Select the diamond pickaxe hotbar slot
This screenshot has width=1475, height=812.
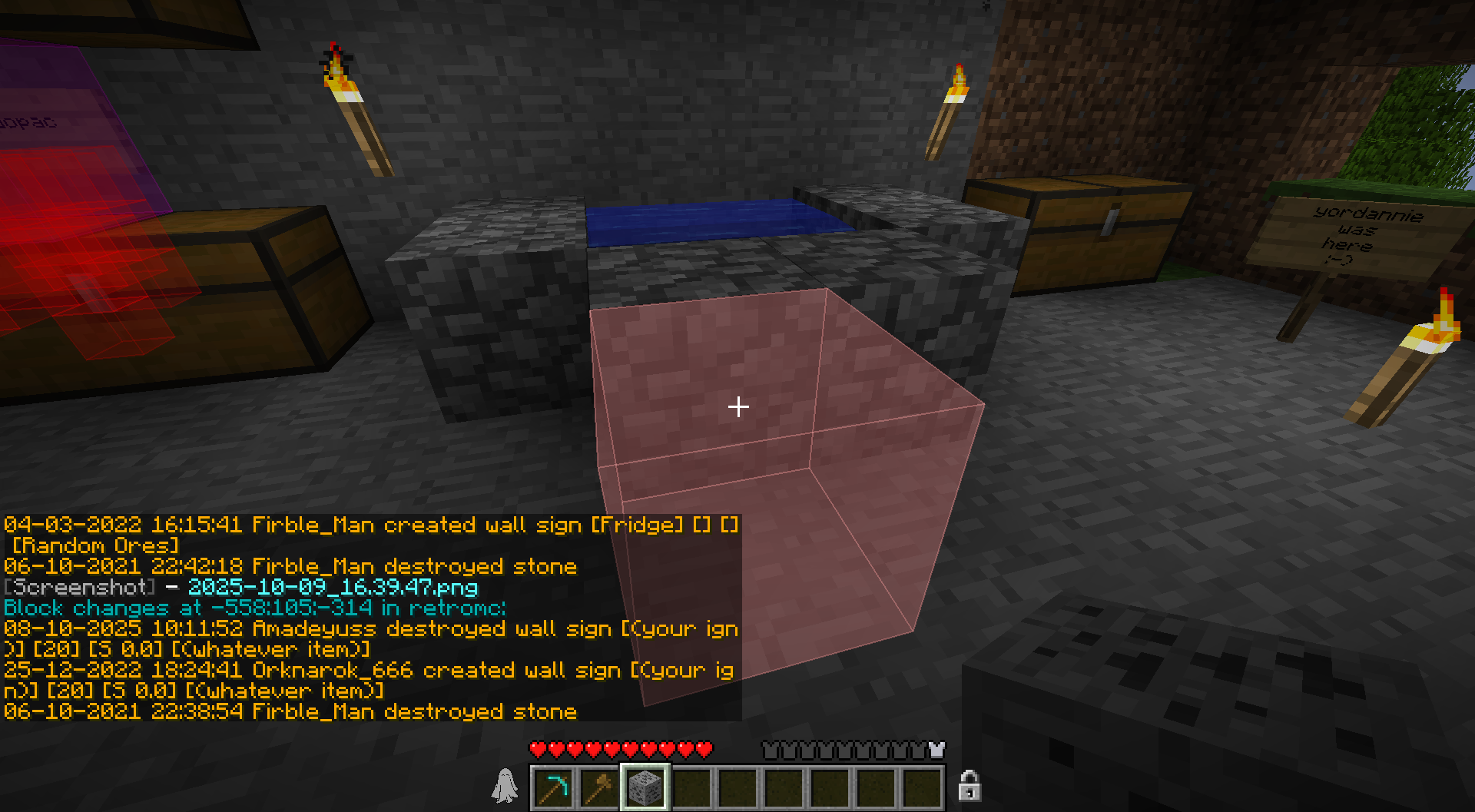[553, 787]
